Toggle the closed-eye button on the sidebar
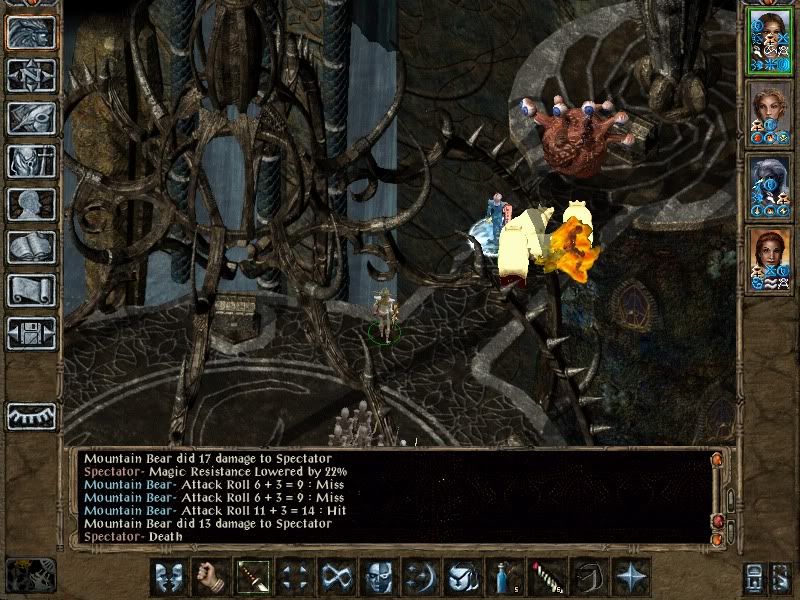Viewport: 800px width, 600px height. (x=31, y=416)
